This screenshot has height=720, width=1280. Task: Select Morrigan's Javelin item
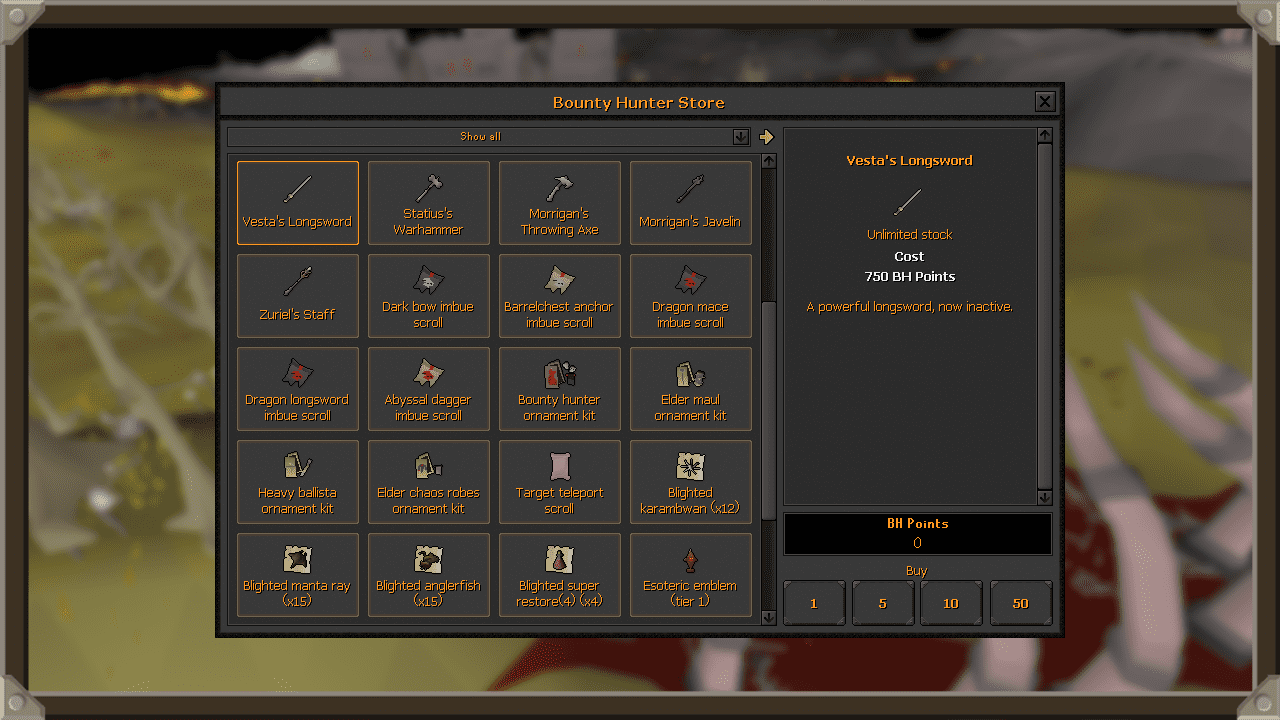tap(690, 203)
